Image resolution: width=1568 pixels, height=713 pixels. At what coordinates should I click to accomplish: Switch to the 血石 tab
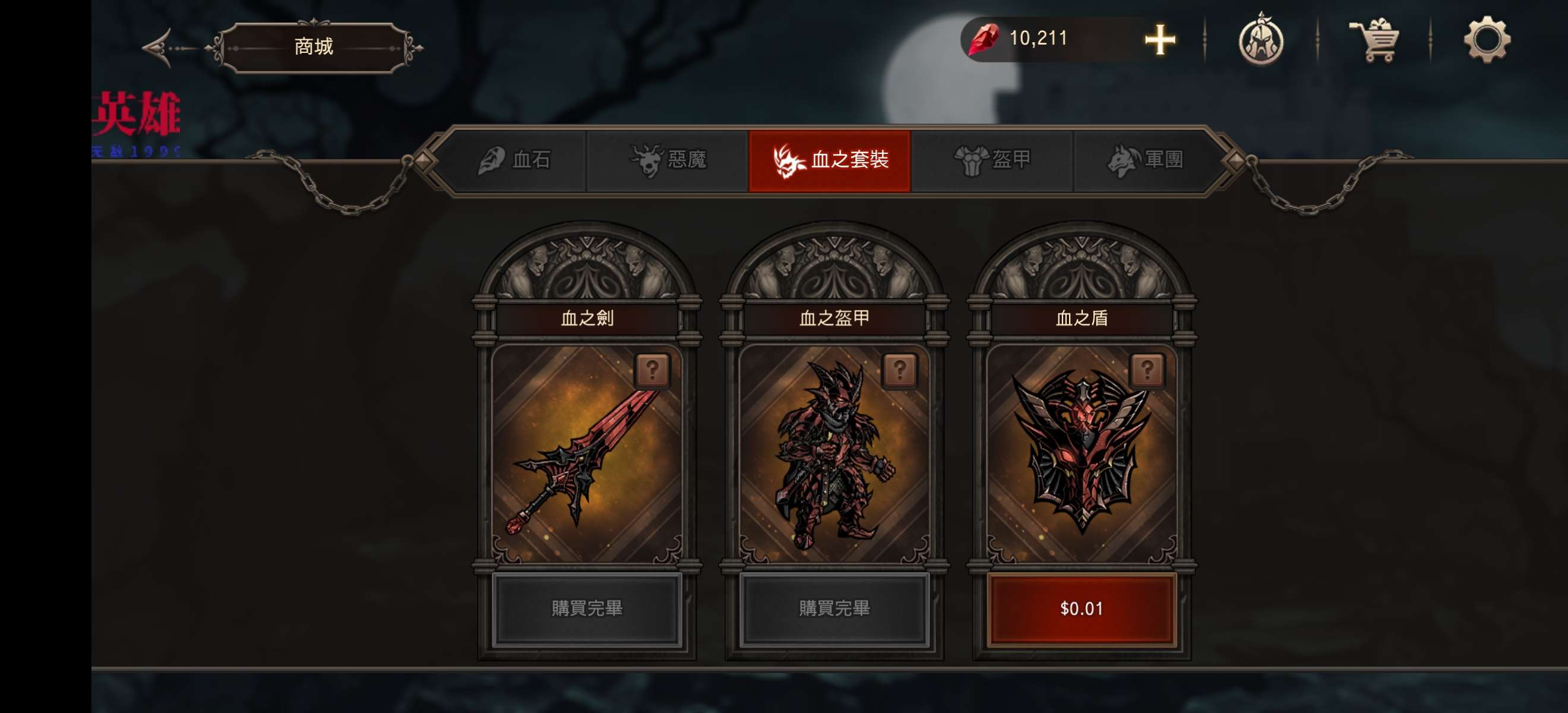515,160
